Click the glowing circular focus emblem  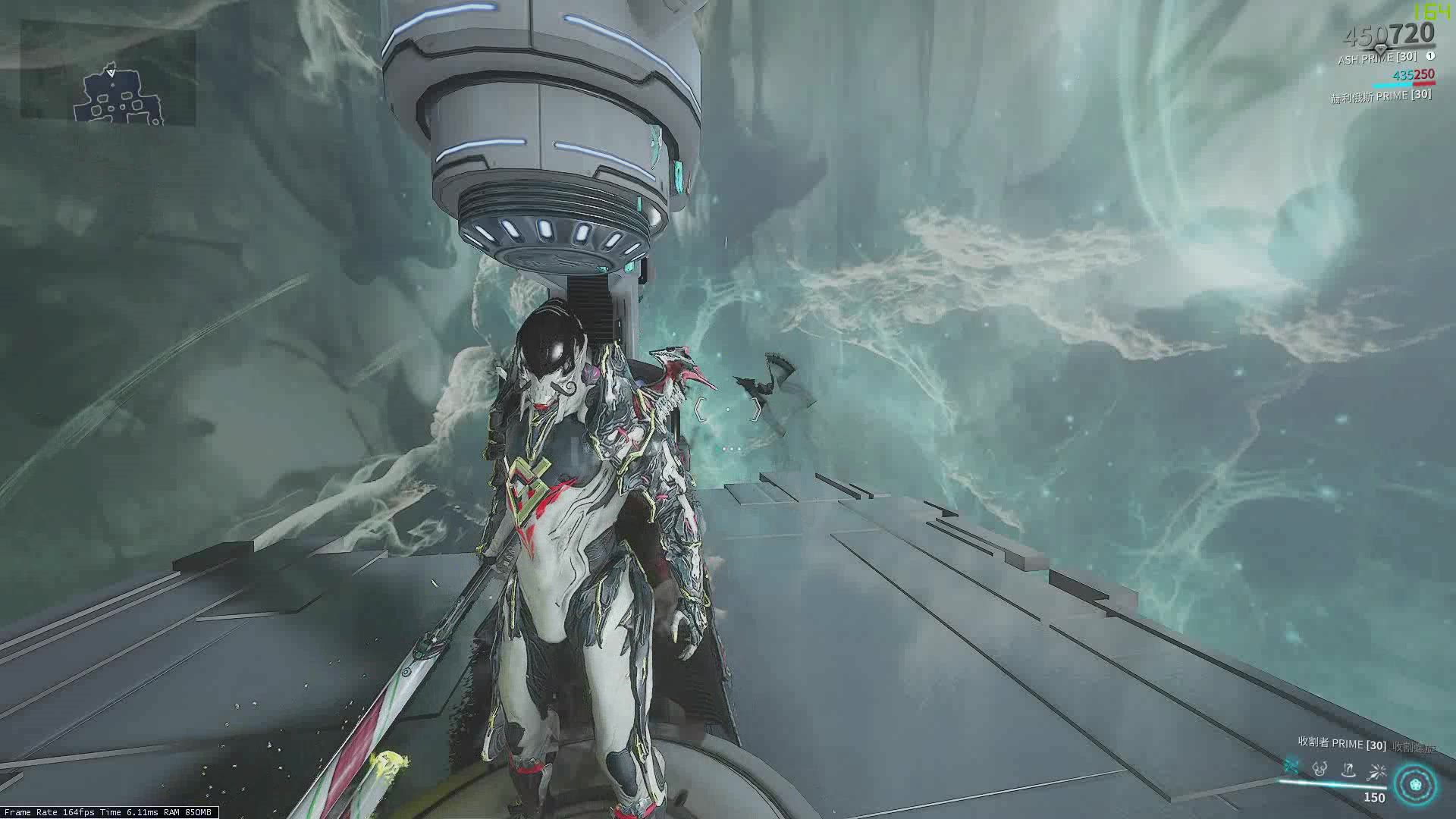coord(1414,784)
